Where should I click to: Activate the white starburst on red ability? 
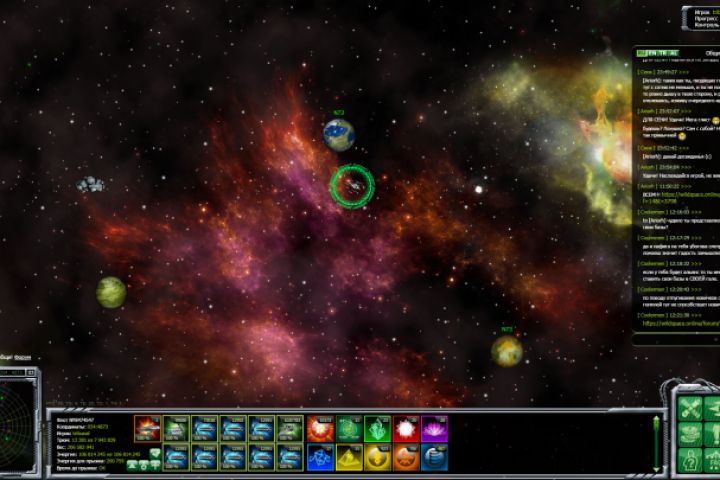(406, 429)
